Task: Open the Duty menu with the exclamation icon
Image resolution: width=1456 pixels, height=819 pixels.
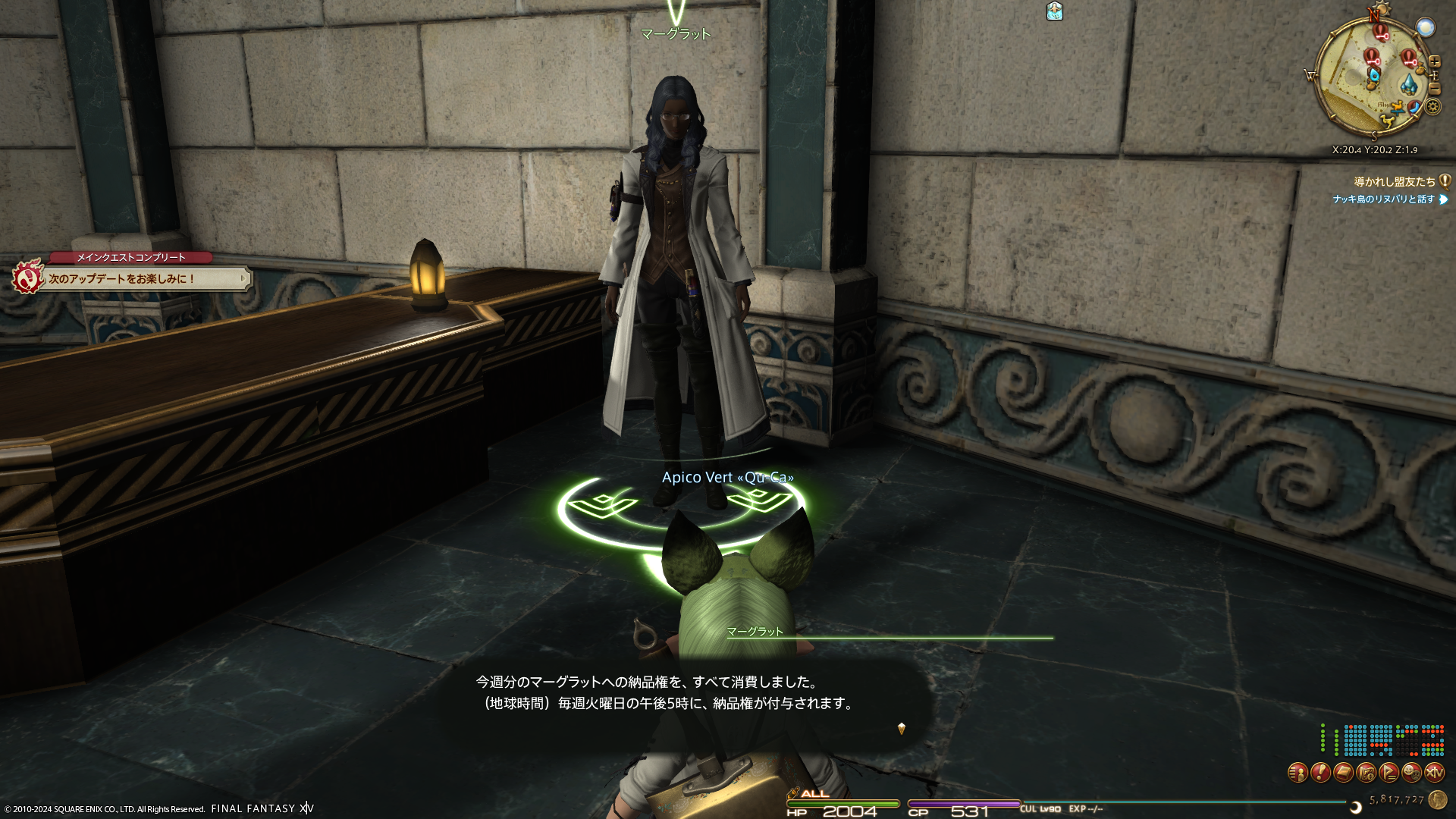Action: point(1320,773)
